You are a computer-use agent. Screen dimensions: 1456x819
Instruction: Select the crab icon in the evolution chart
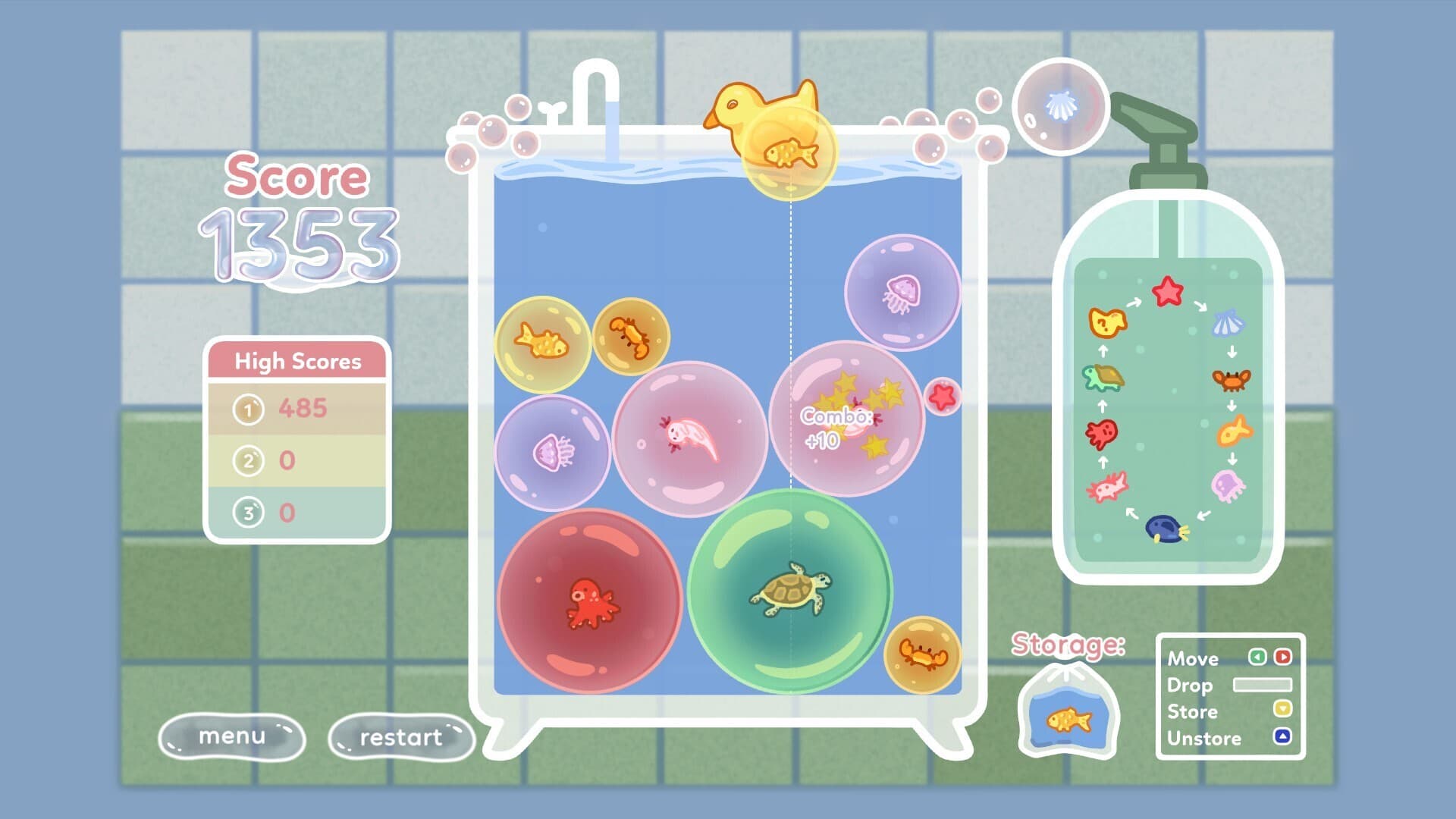click(1229, 380)
